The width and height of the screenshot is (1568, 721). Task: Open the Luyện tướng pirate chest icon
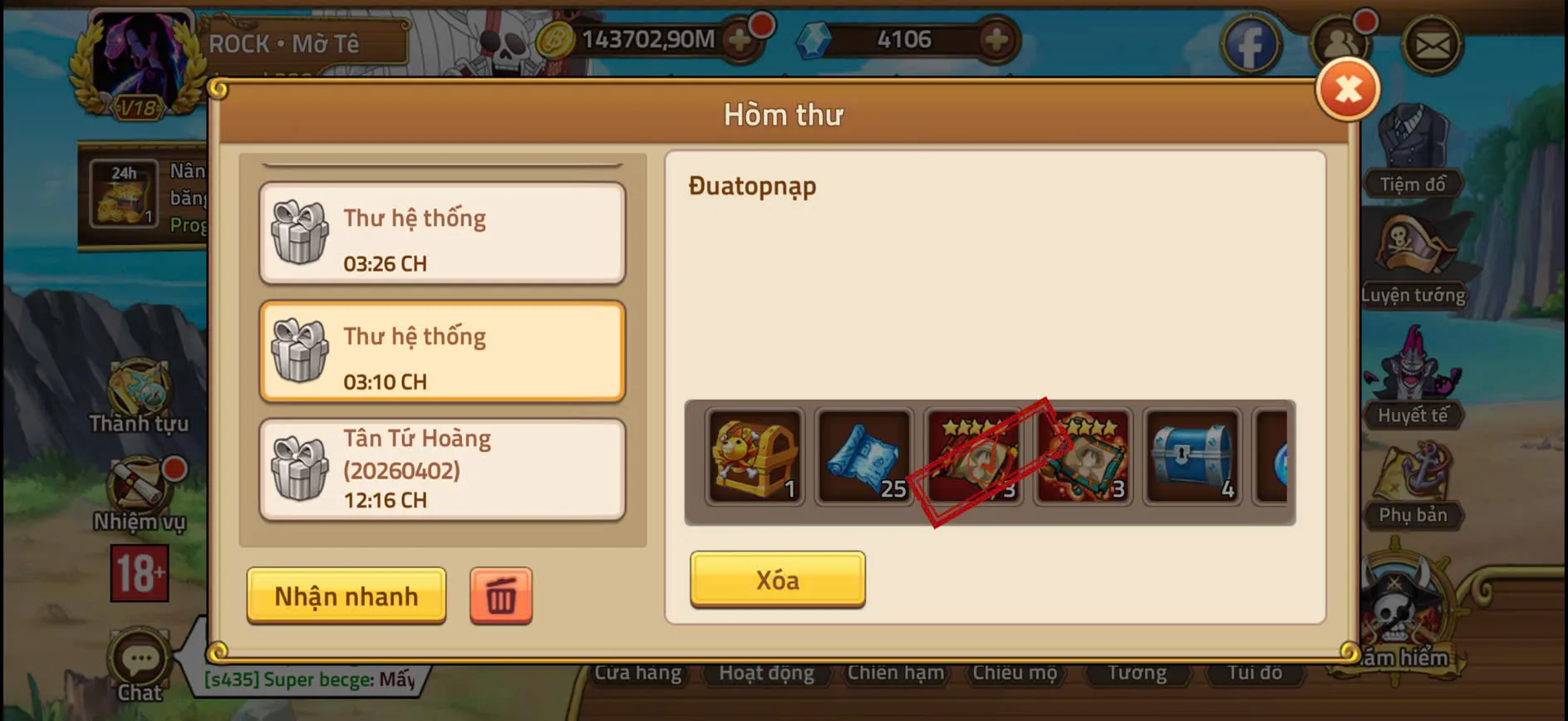(x=1413, y=249)
